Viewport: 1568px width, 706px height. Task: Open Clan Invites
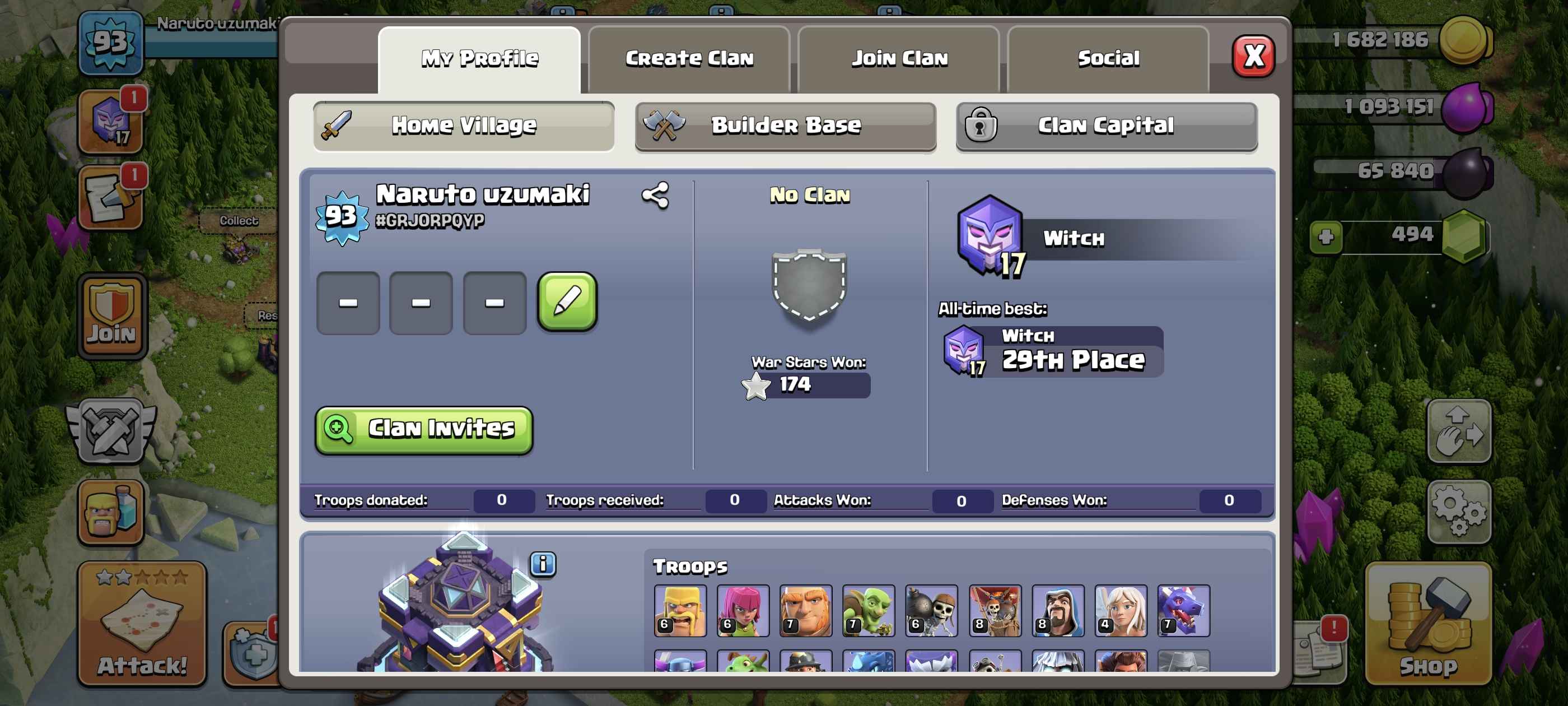(x=424, y=429)
